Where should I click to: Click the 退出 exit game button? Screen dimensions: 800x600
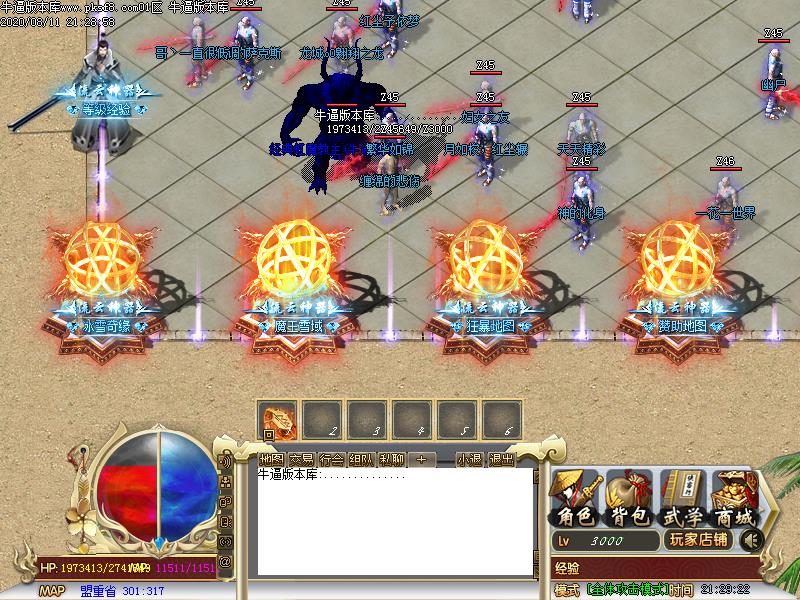tap(501, 460)
